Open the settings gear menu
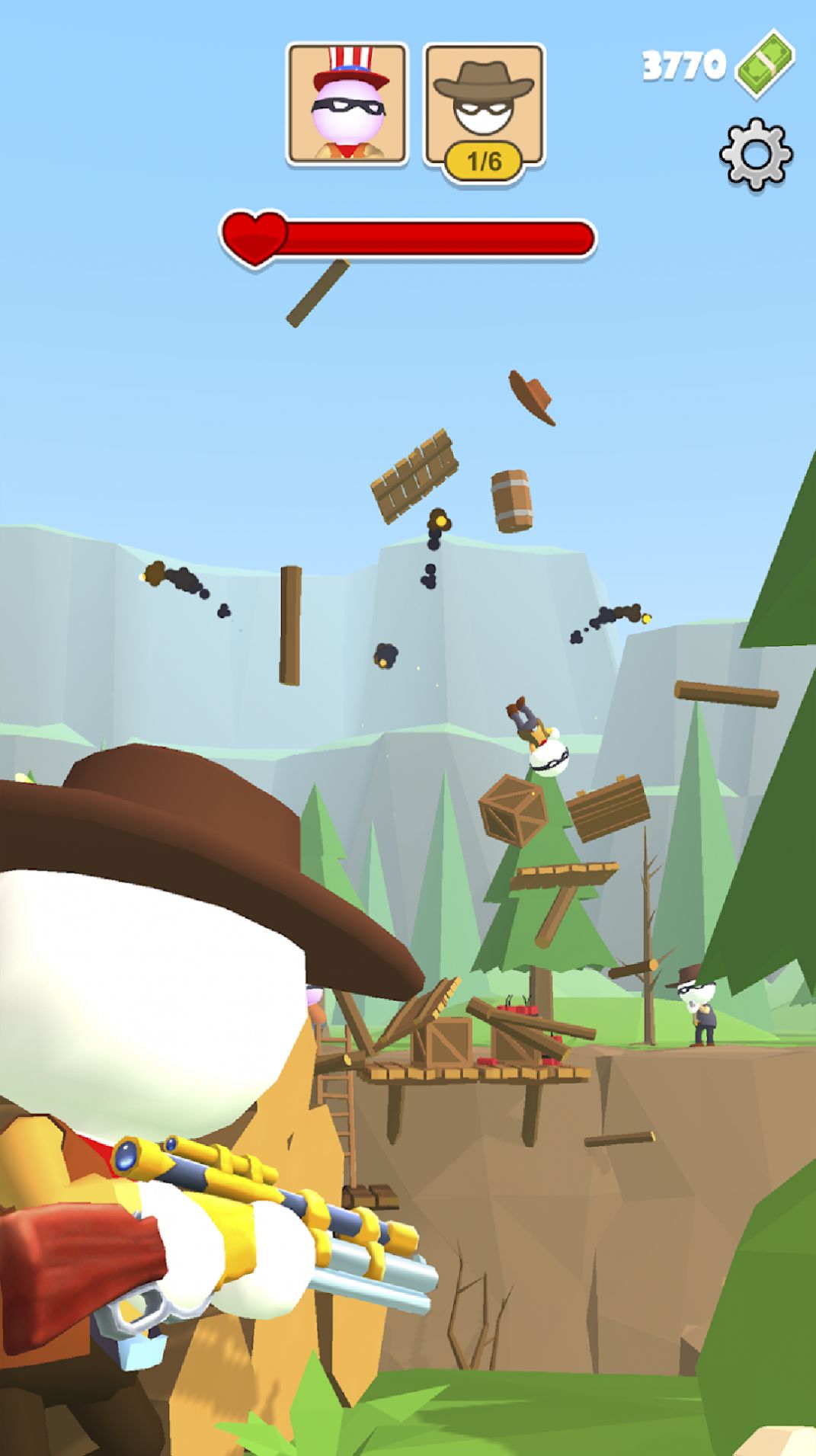Viewport: 816px width, 1456px height. point(756,154)
